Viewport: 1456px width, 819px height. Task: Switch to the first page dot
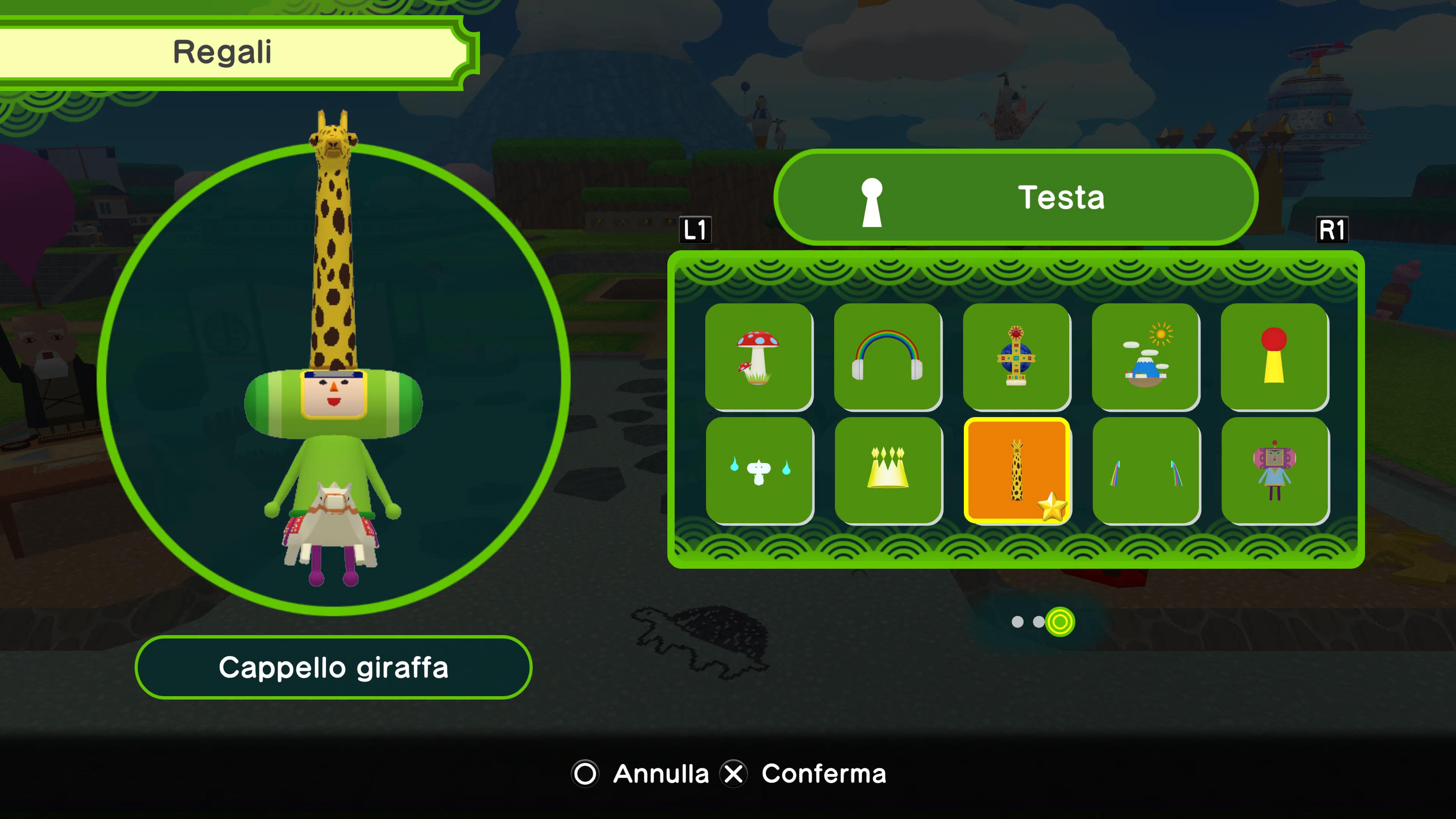point(1017,622)
